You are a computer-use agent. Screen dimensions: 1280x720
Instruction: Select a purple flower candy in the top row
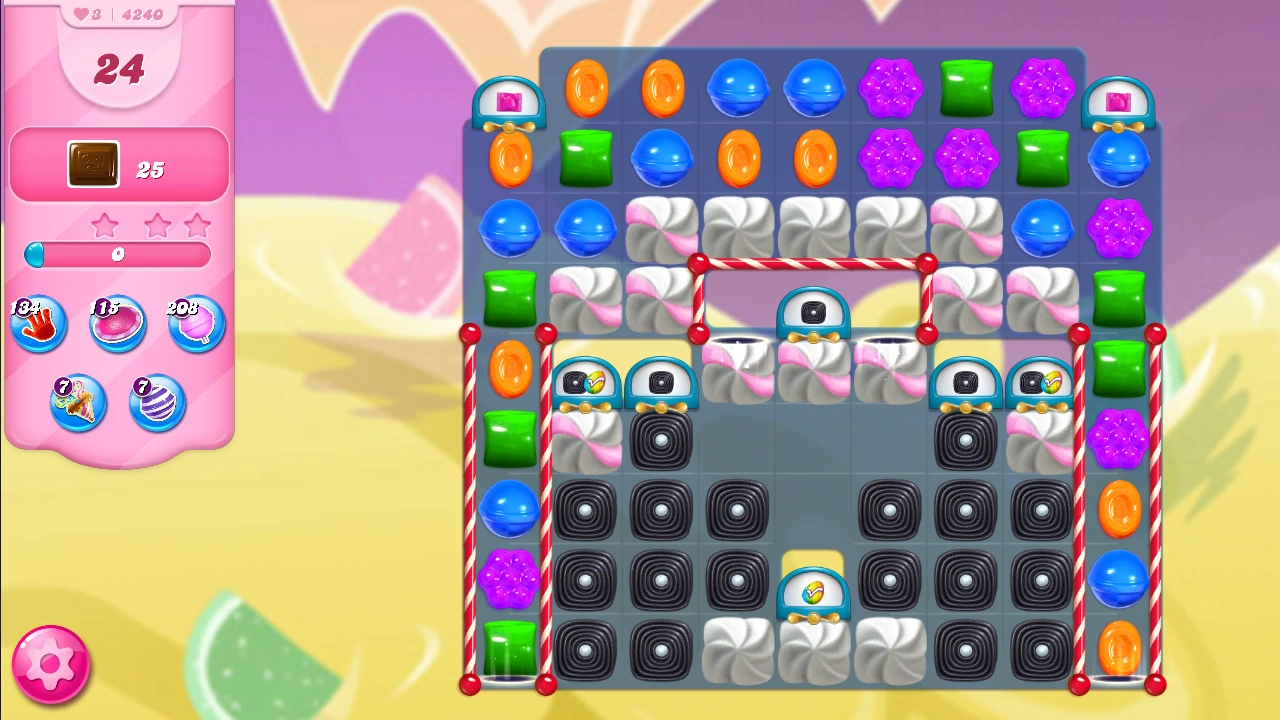(x=889, y=88)
